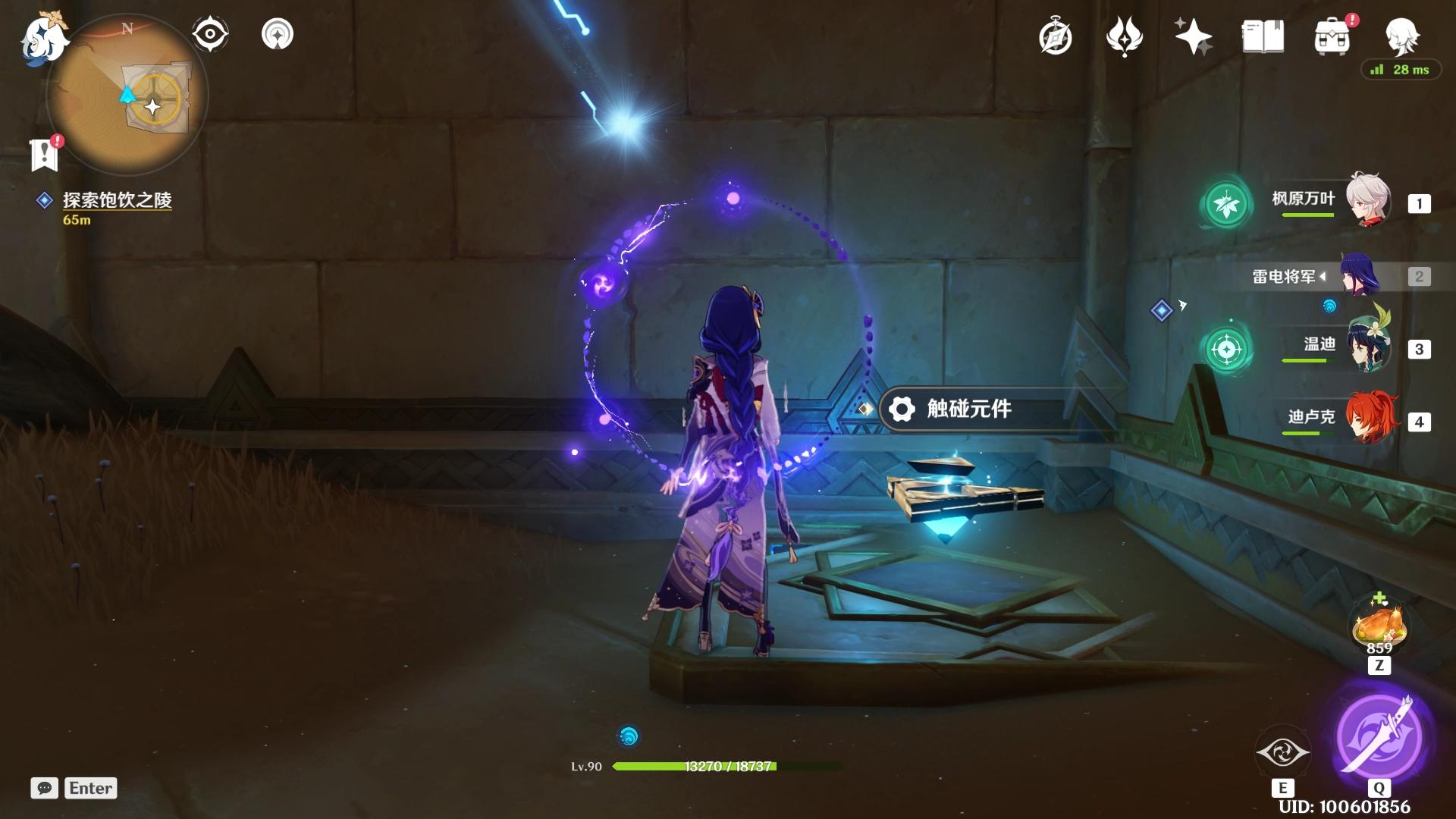This screenshot has height=819, width=1456.
Task: Open the Wish star icon
Action: coord(1192,36)
